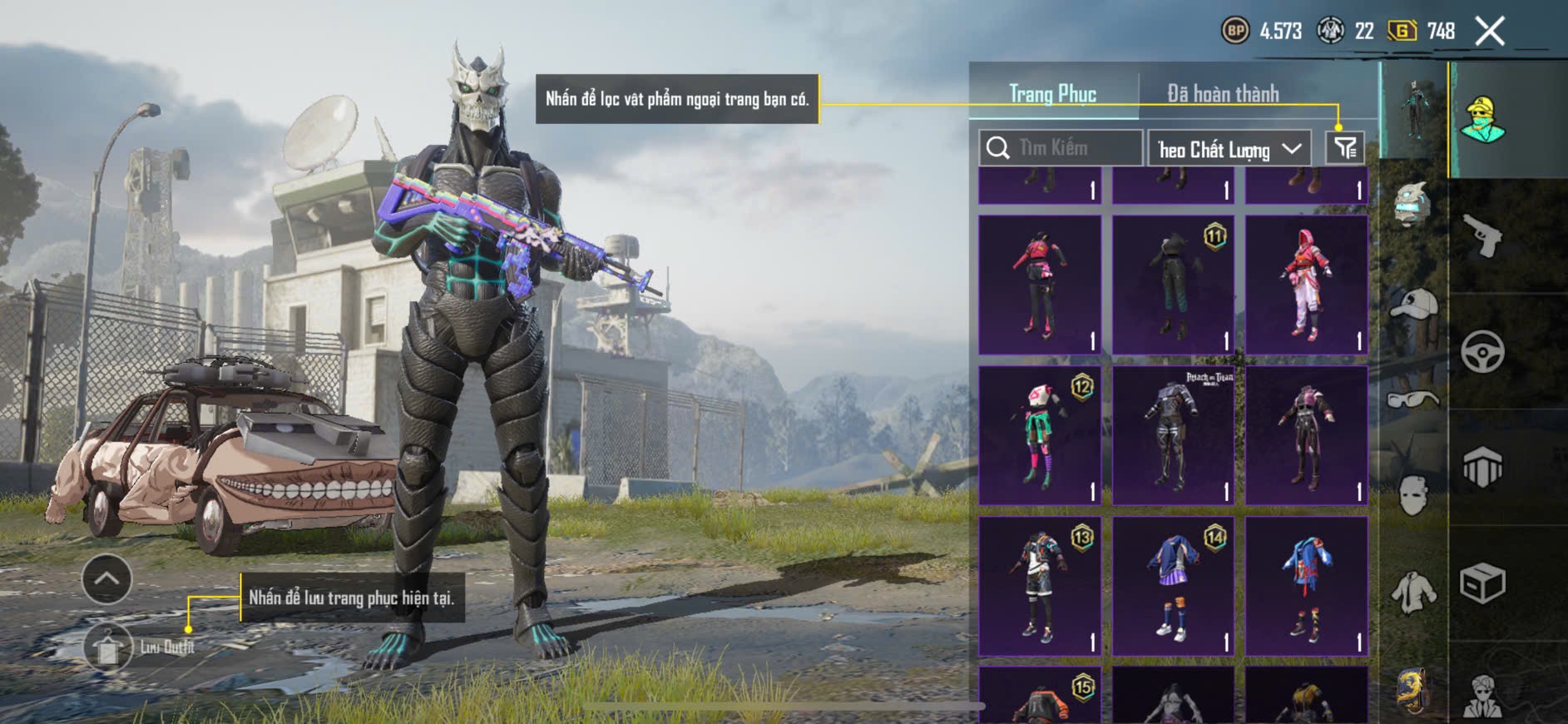Choose the outfit with badge number 12
This screenshot has height=724, width=1568.
tap(1040, 435)
